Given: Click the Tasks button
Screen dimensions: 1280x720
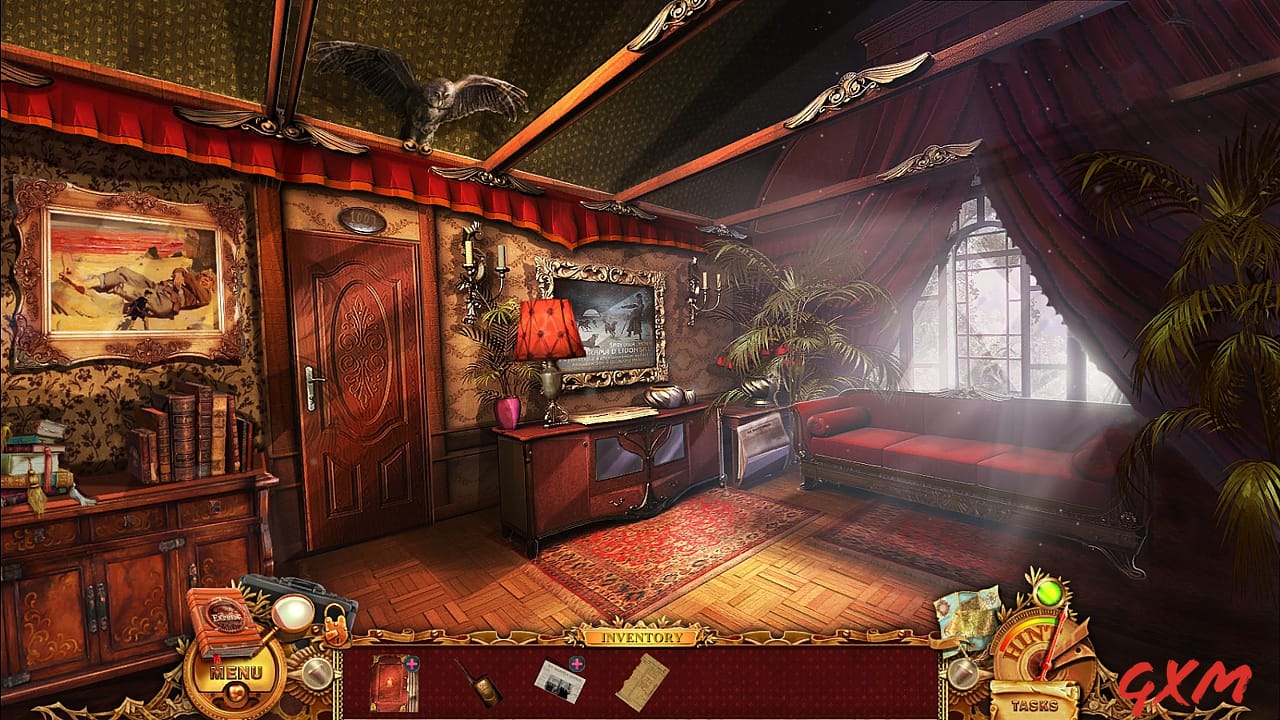Looking at the screenshot, I should point(1034,704).
